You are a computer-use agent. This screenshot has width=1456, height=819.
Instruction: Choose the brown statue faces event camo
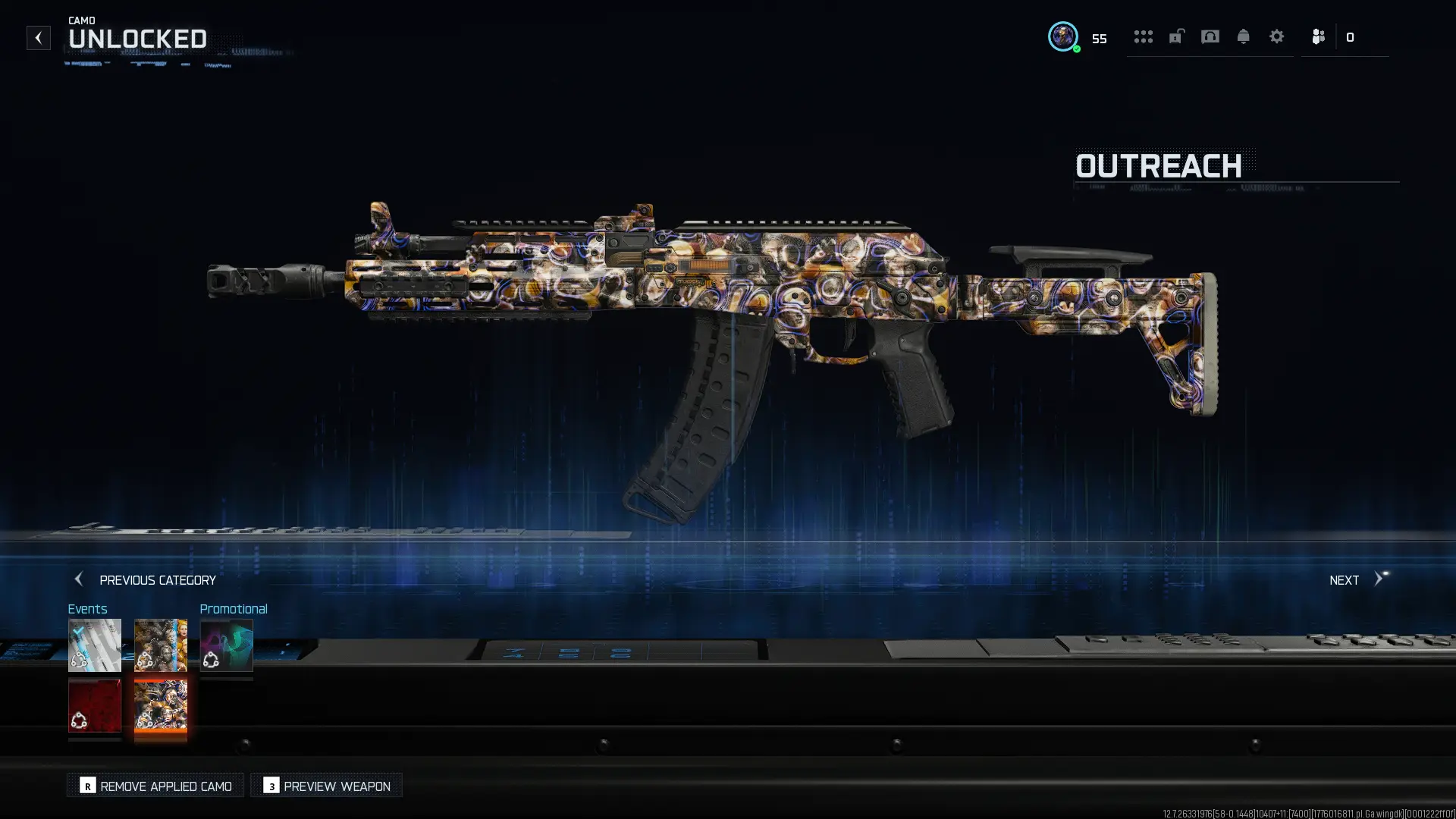[x=160, y=645]
